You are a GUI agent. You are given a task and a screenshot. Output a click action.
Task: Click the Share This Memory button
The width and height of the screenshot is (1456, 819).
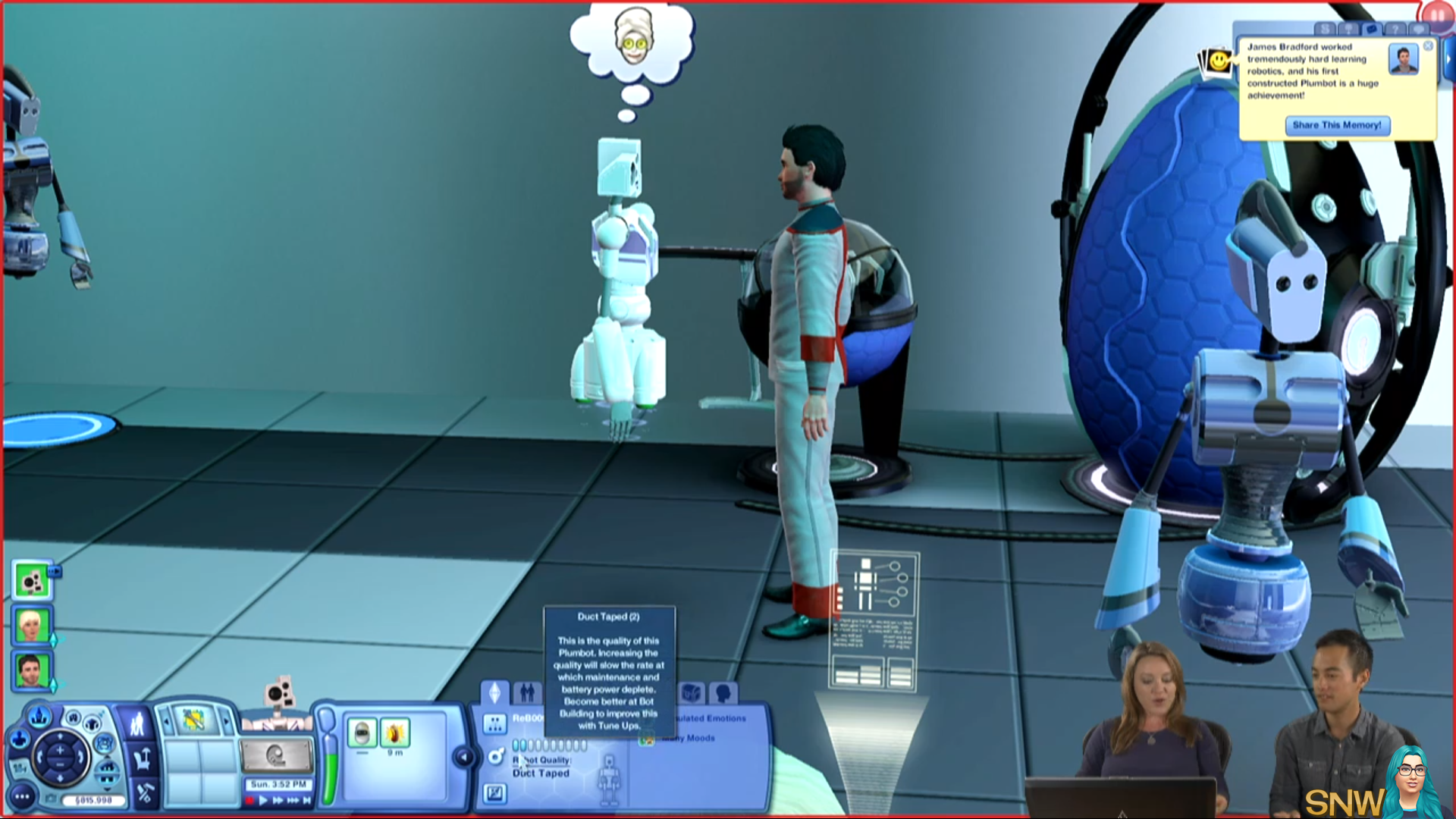[x=1337, y=125]
